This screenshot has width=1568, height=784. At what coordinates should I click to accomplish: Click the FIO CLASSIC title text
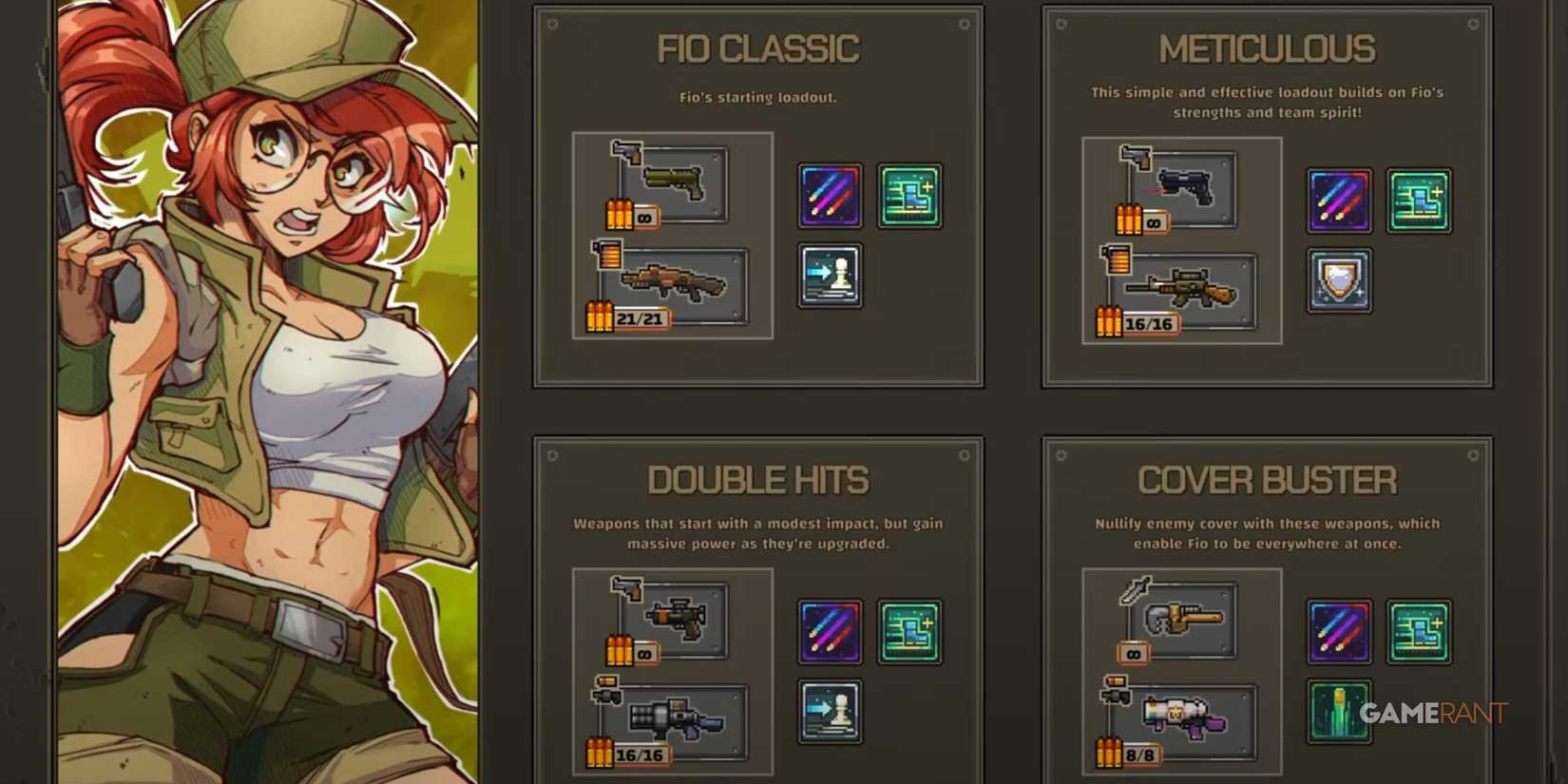(x=758, y=48)
